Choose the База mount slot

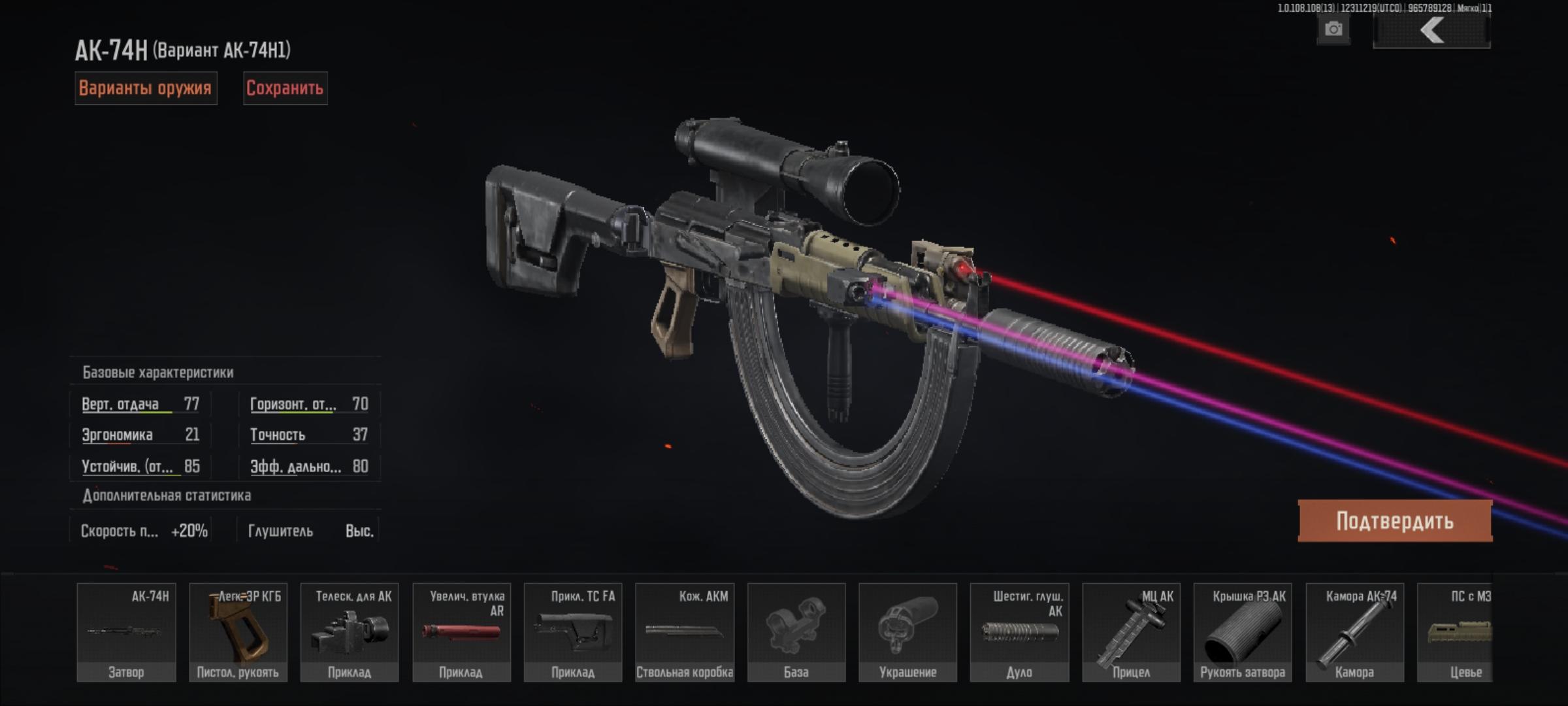click(796, 632)
